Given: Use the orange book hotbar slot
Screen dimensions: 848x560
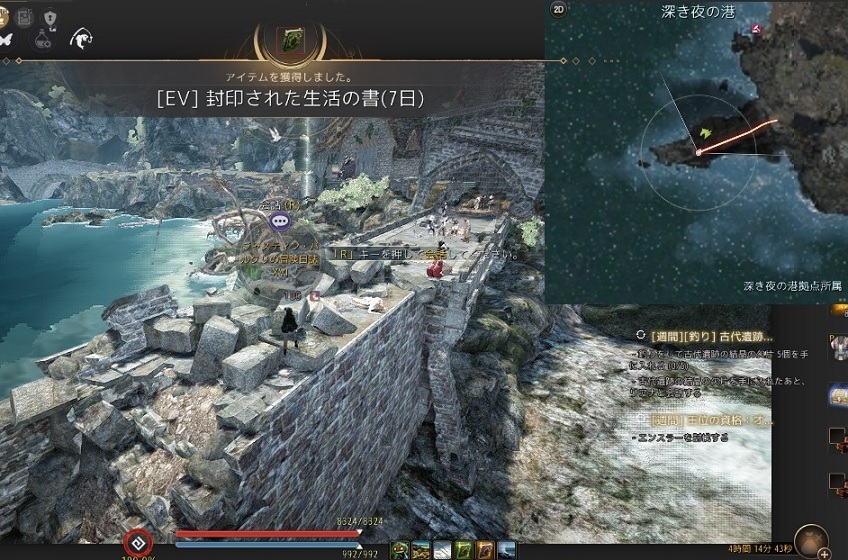Looking at the screenshot, I should [485, 550].
